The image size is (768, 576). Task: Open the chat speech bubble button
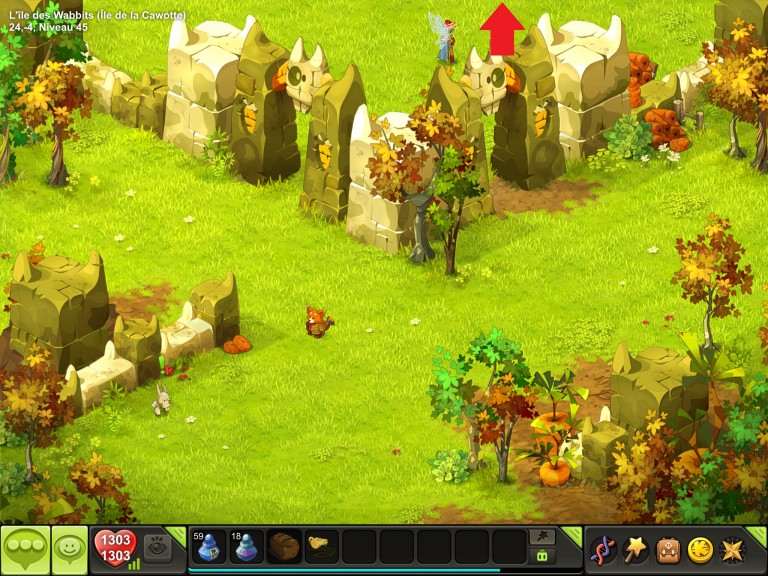(23, 549)
